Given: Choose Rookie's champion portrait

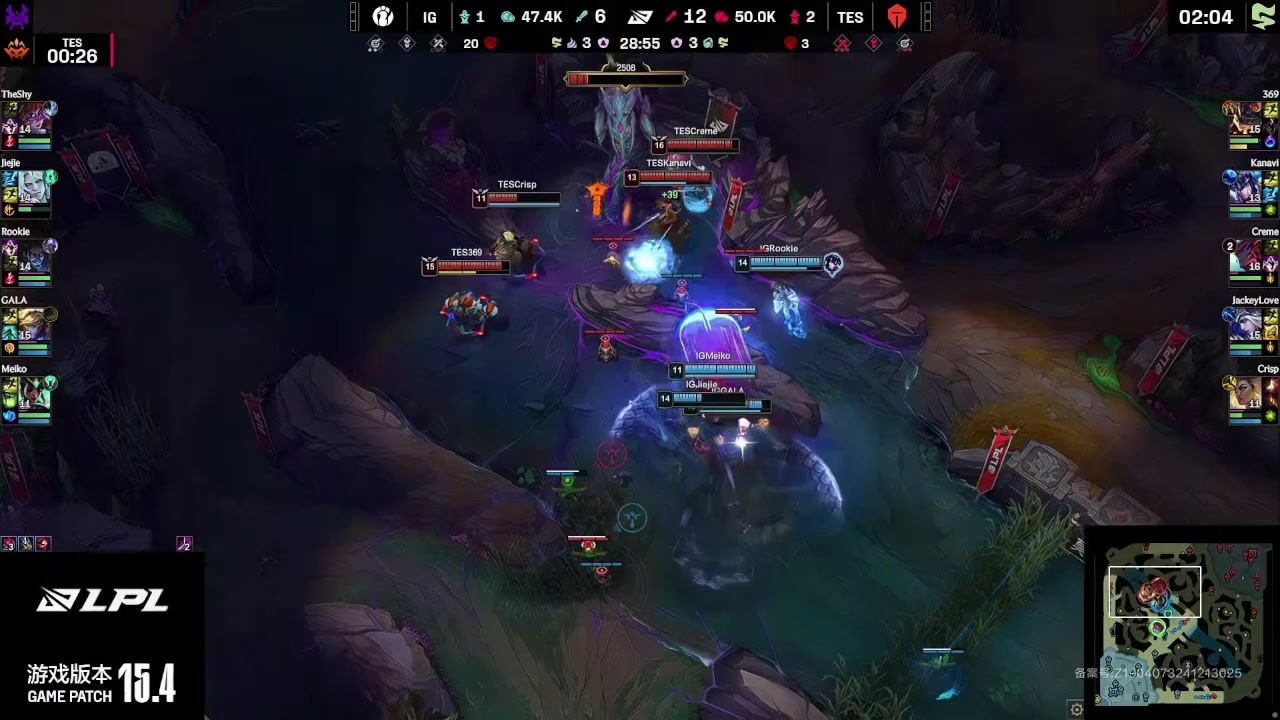Looking at the screenshot, I should tap(34, 256).
